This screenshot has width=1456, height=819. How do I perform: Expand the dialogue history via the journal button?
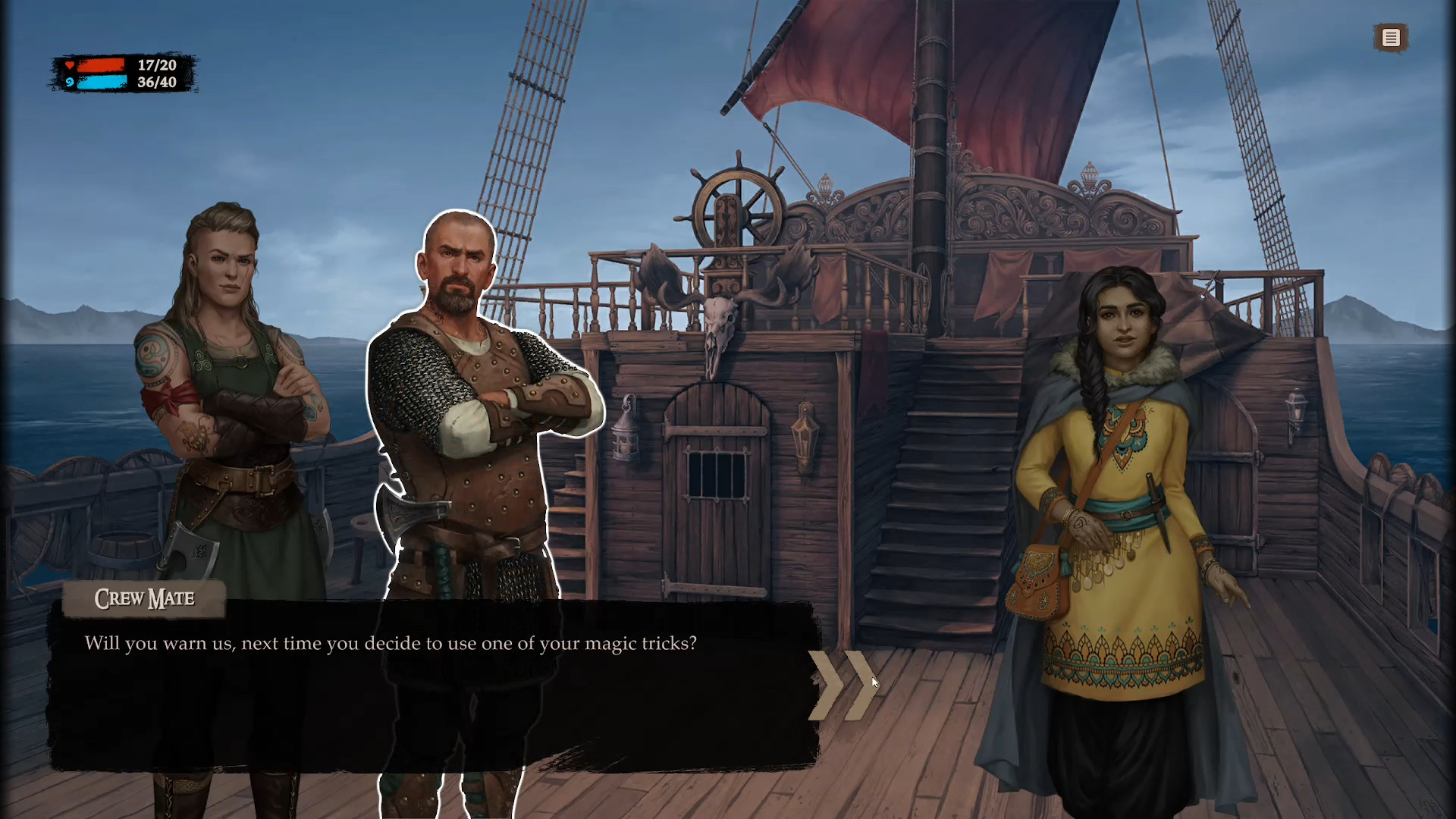[x=1391, y=38]
